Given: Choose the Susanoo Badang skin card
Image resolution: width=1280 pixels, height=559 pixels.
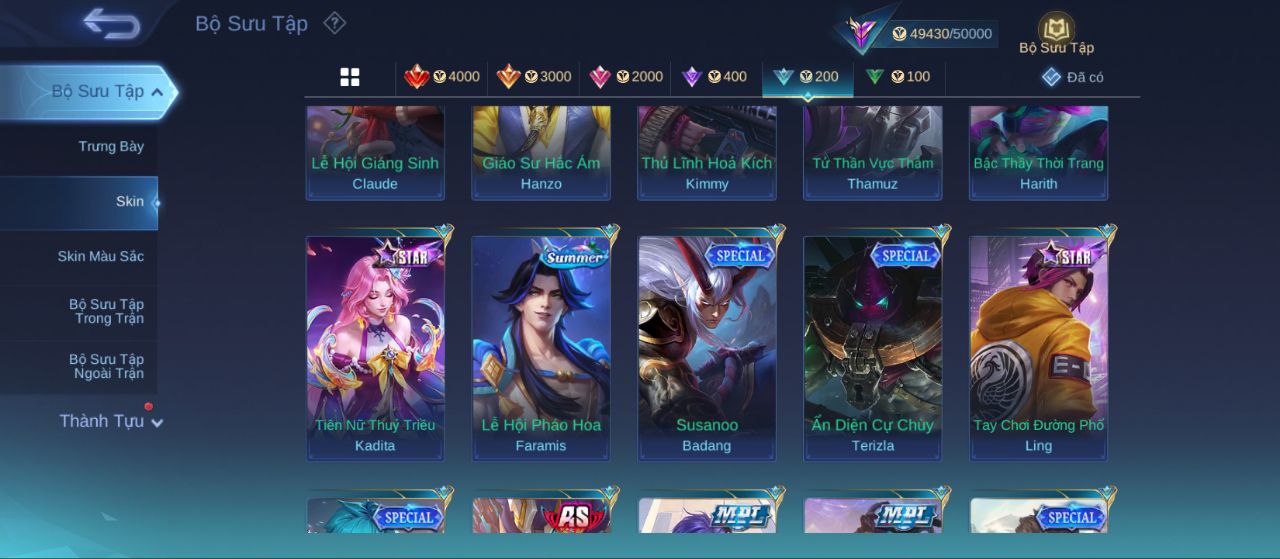Looking at the screenshot, I should (707, 348).
